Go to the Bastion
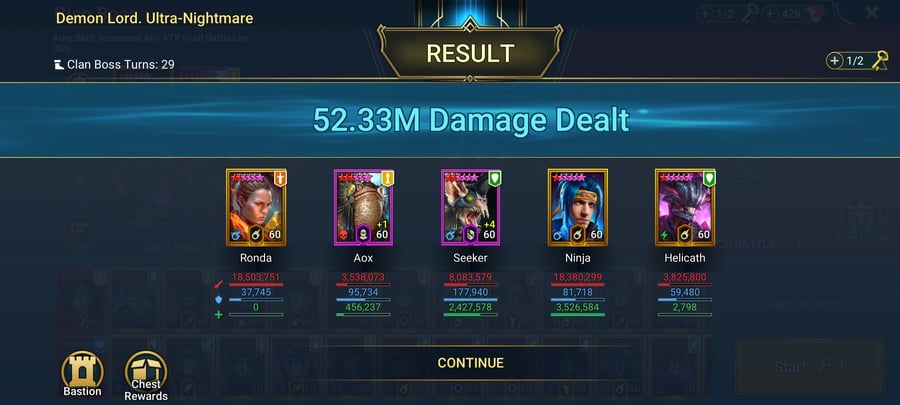 click(x=83, y=369)
